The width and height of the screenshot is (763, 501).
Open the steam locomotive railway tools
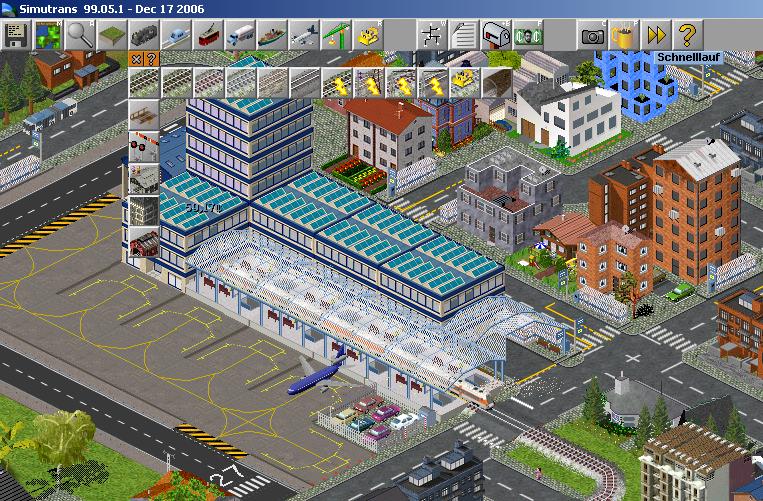point(144,34)
